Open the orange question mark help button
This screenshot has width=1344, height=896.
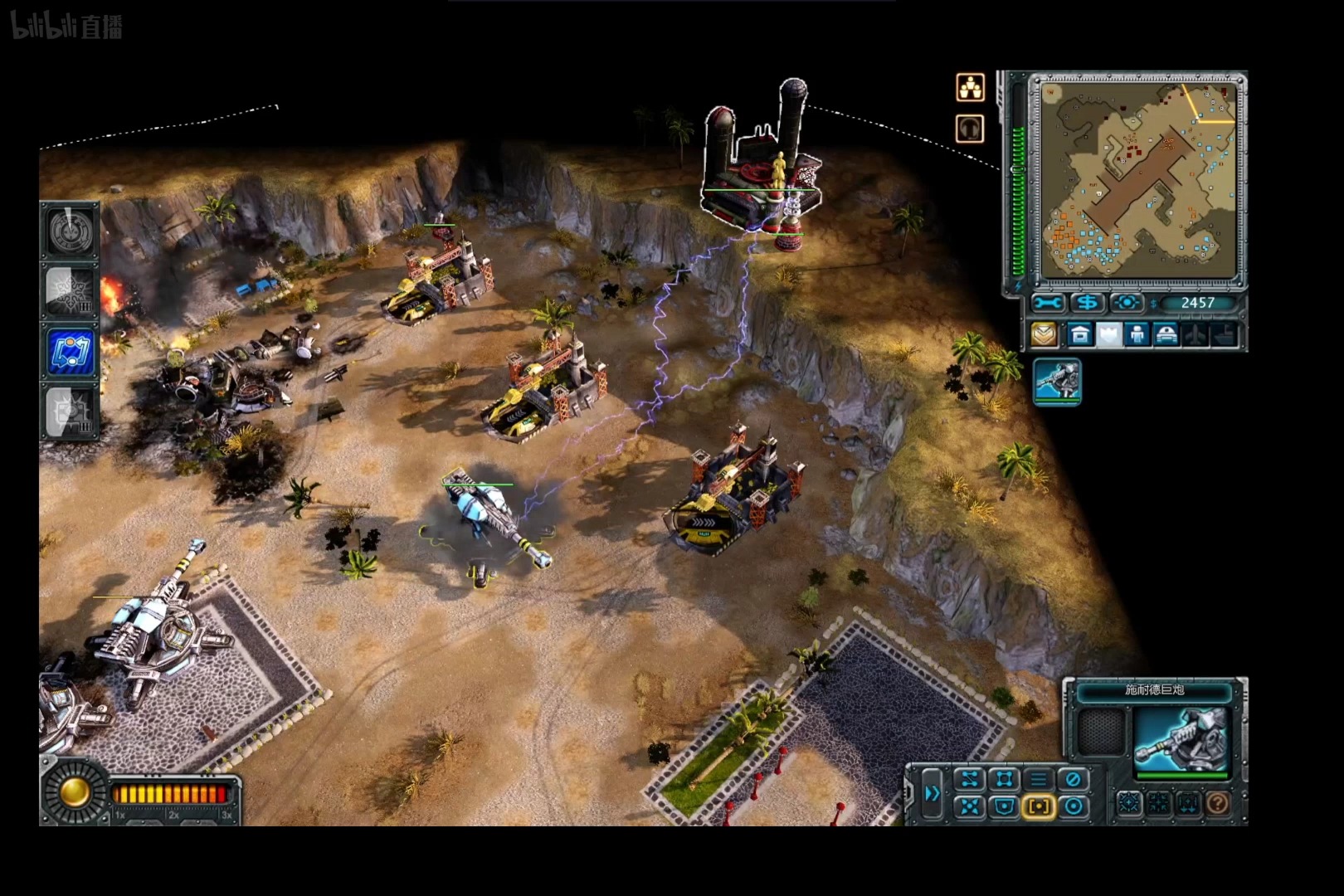tap(1217, 802)
